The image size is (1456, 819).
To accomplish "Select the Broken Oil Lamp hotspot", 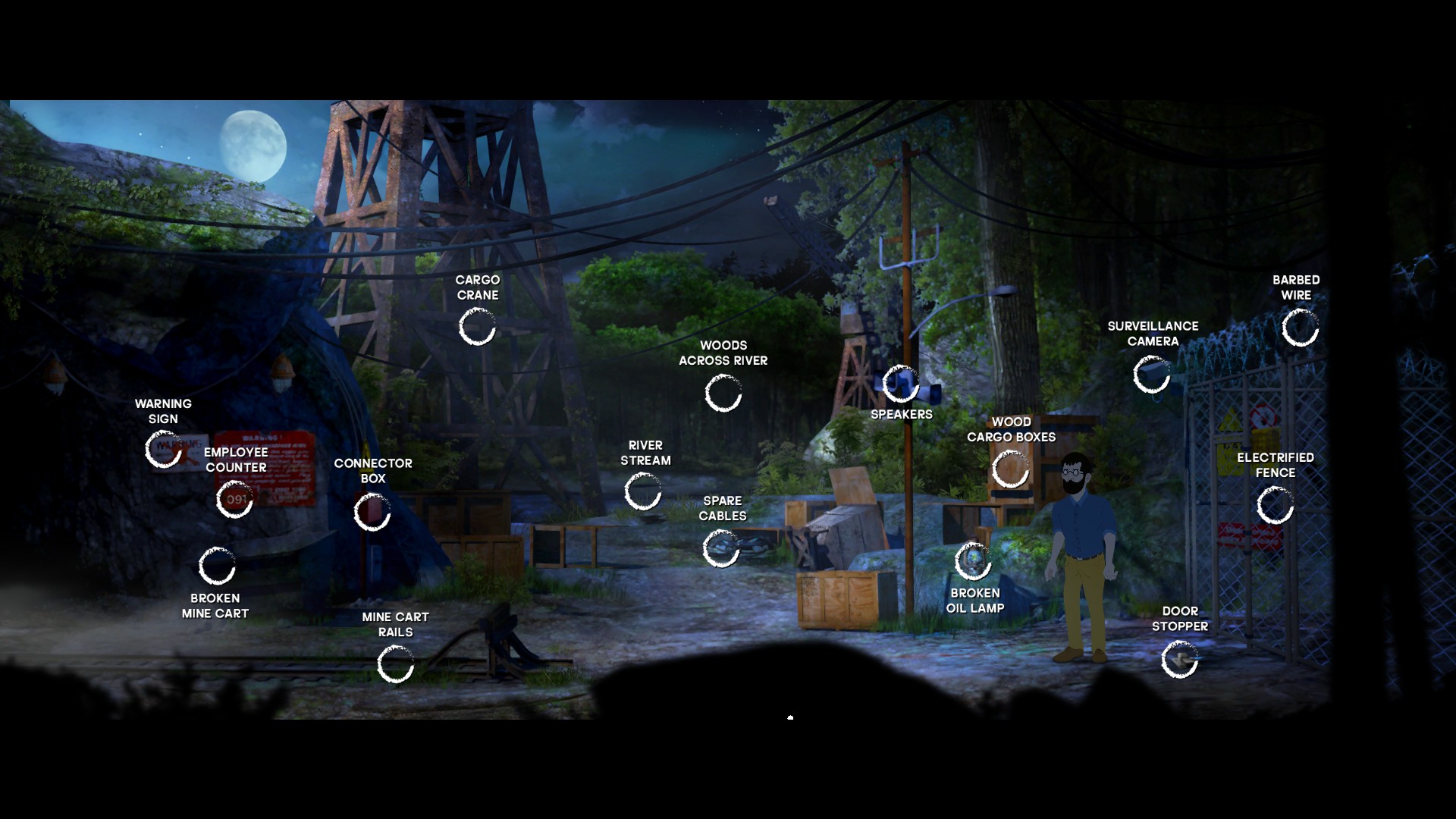I will 973,561.
